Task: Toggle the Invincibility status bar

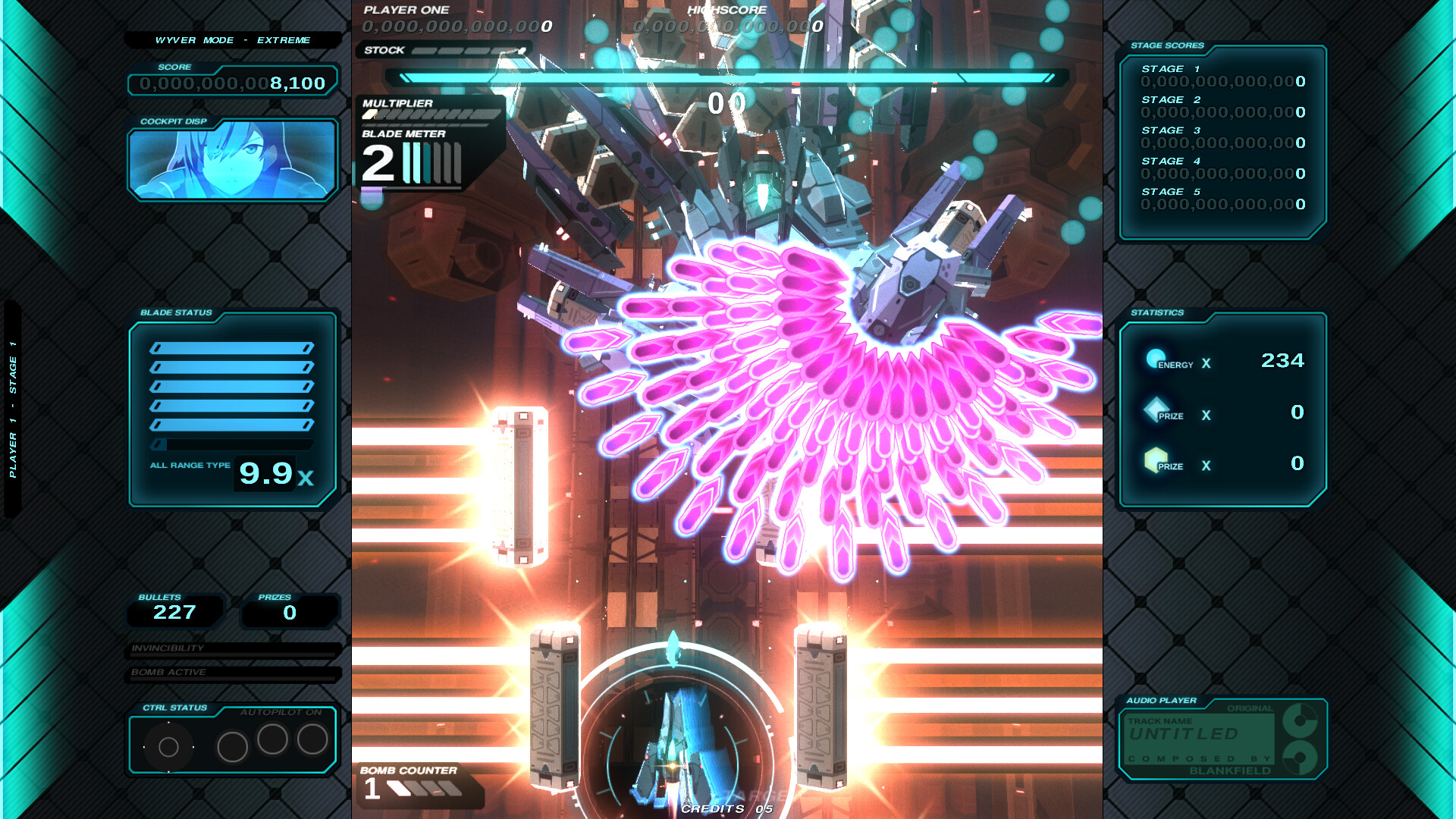Action: 231,649
